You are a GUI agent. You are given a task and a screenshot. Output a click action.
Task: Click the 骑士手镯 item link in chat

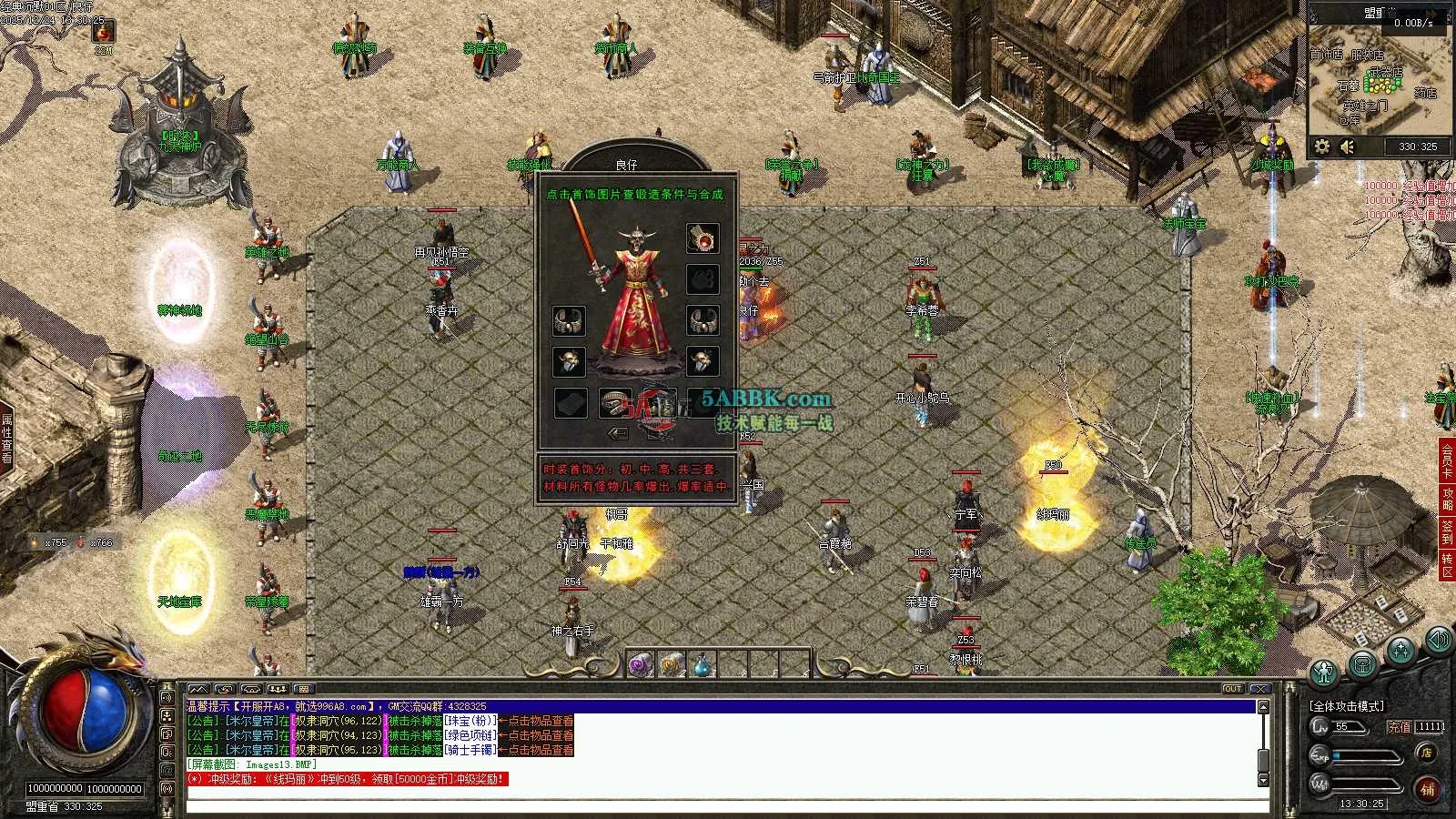470,750
